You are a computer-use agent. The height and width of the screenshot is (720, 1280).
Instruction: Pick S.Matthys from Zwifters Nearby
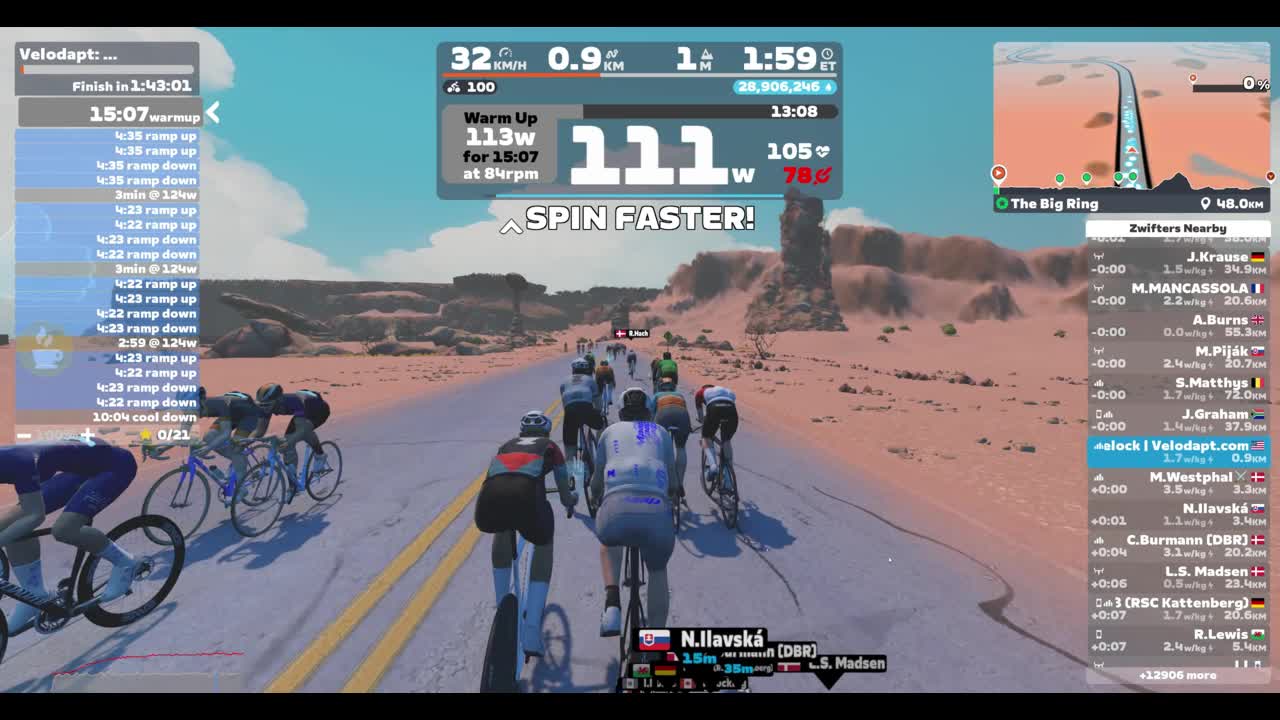click(x=1177, y=388)
